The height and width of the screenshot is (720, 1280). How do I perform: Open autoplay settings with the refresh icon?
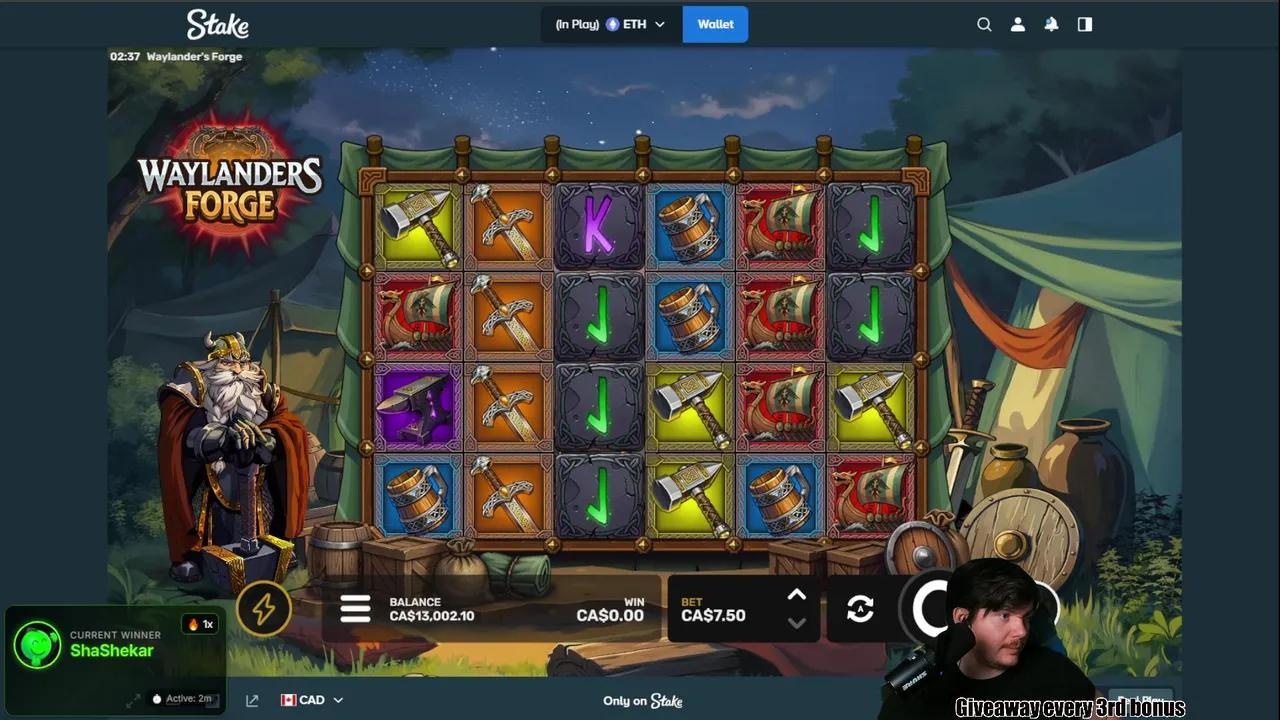[860, 609]
